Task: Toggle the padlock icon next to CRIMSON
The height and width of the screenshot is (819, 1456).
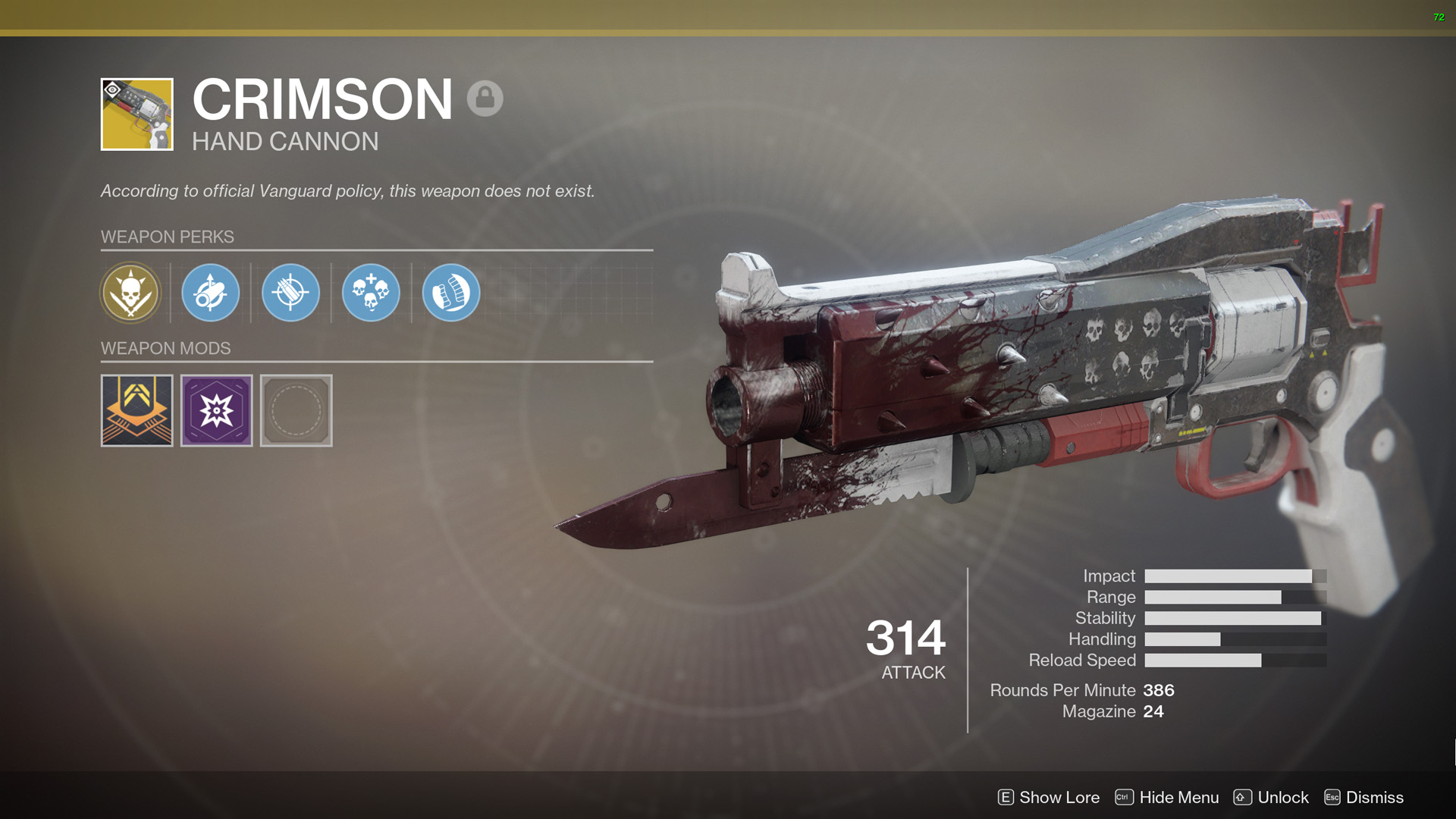Action: pyautogui.click(x=485, y=99)
